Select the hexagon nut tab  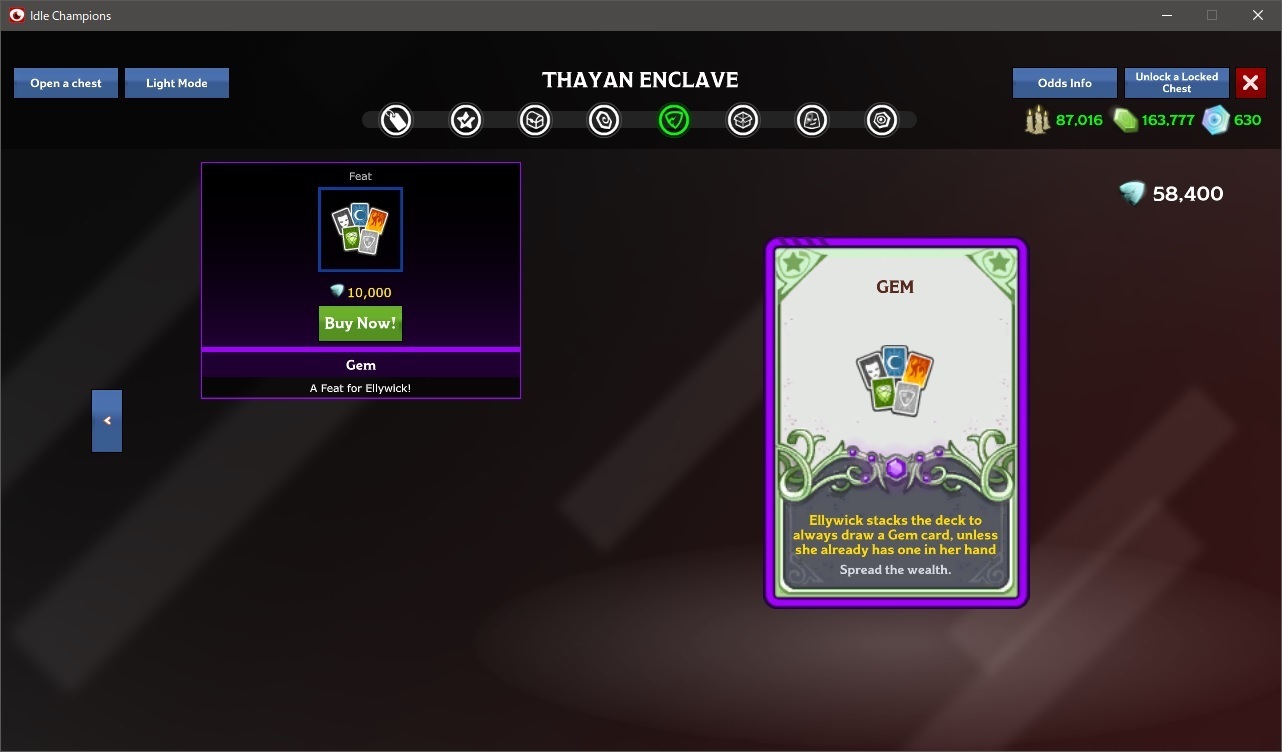(x=881, y=121)
